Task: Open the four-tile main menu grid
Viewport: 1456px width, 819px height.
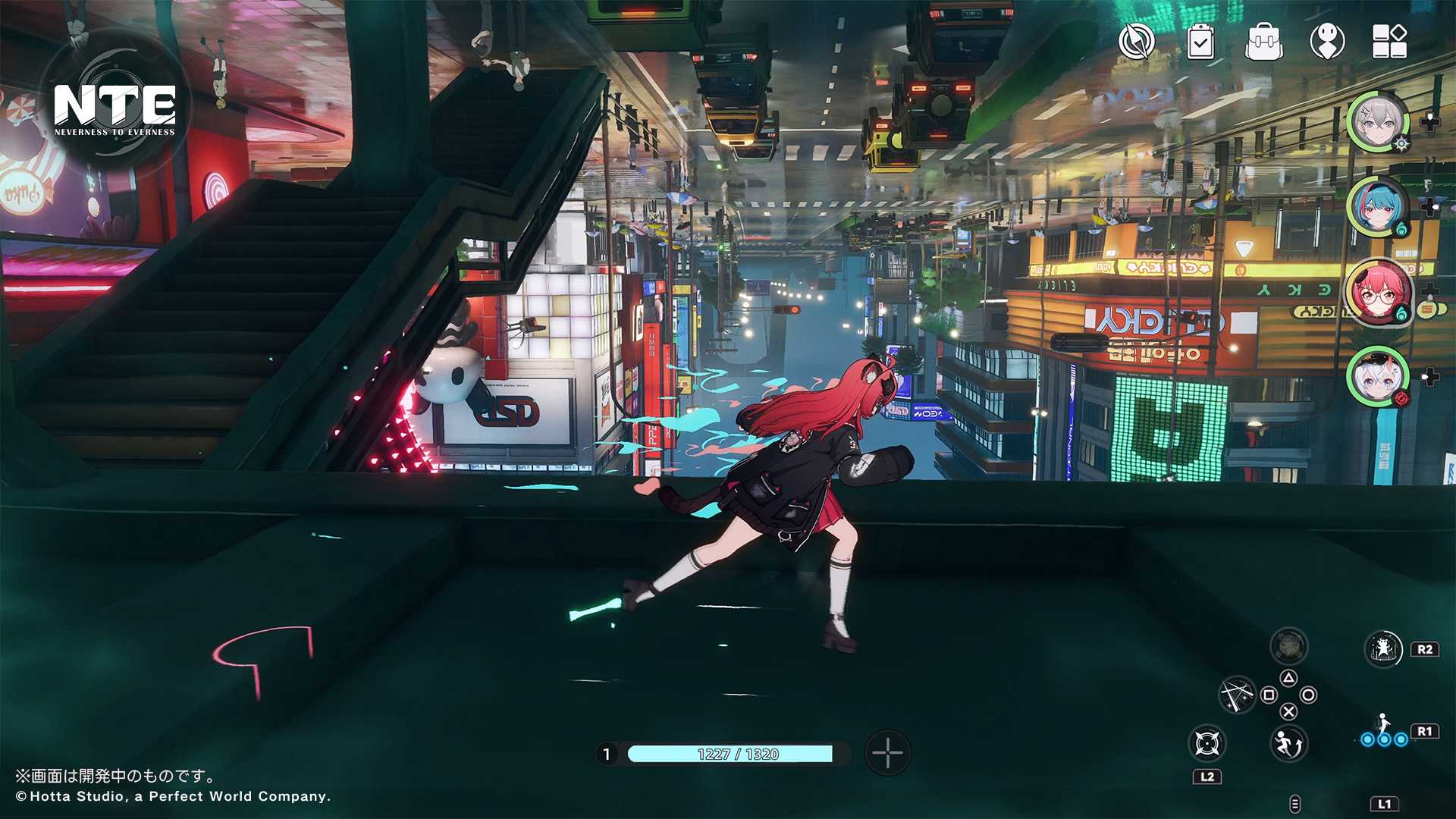Action: click(1390, 41)
